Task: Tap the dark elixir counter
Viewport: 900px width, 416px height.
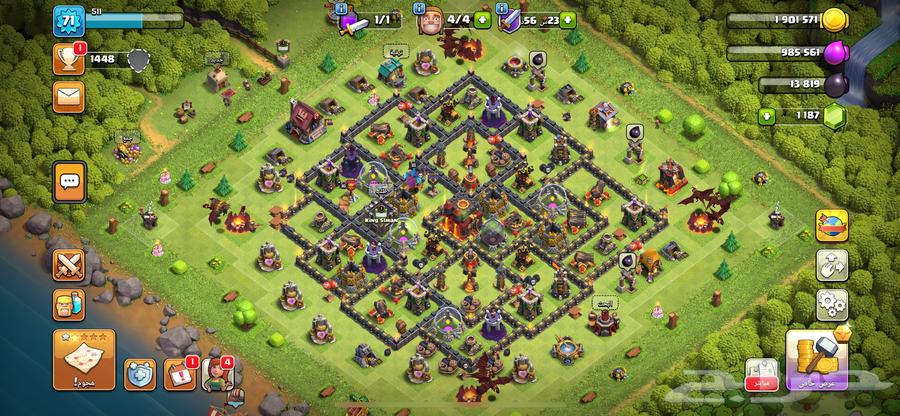Action: (805, 84)
